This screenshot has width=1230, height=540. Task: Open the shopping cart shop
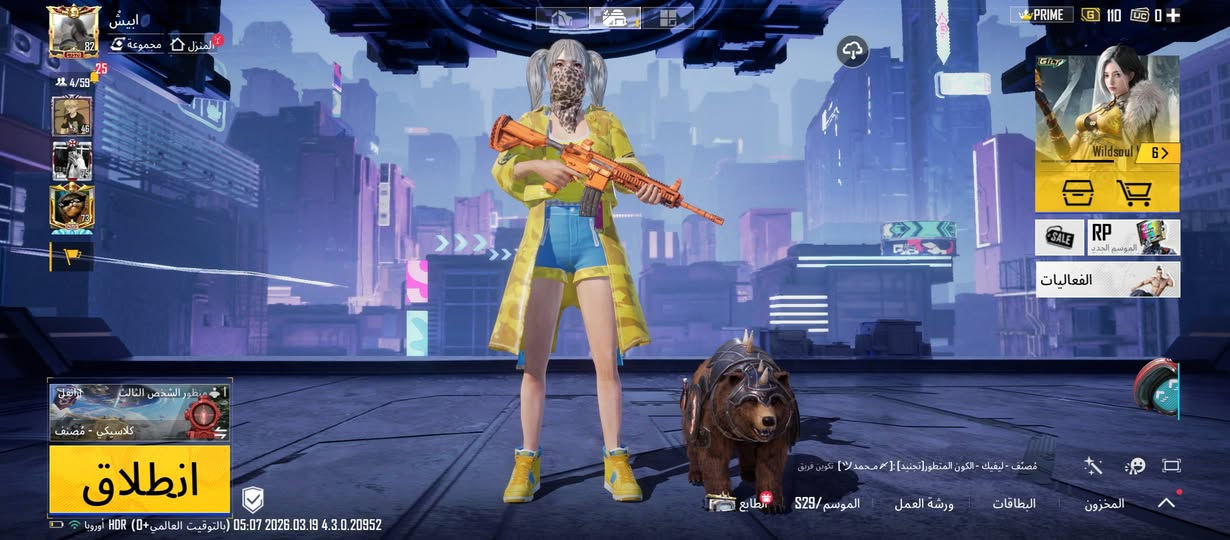coord(1135,192)
